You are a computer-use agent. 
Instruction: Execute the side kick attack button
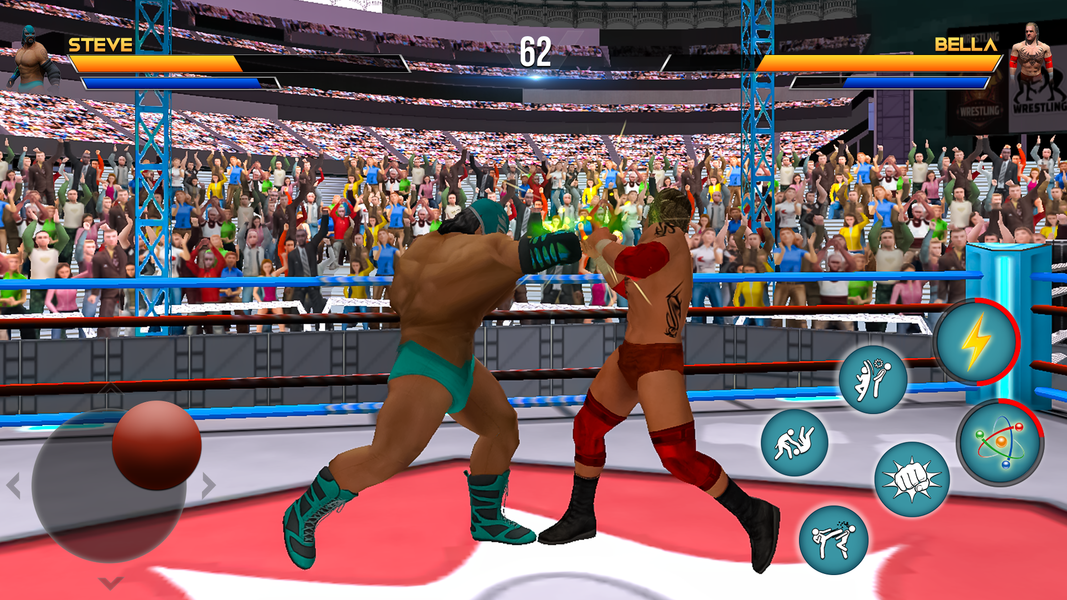point(833,539)
